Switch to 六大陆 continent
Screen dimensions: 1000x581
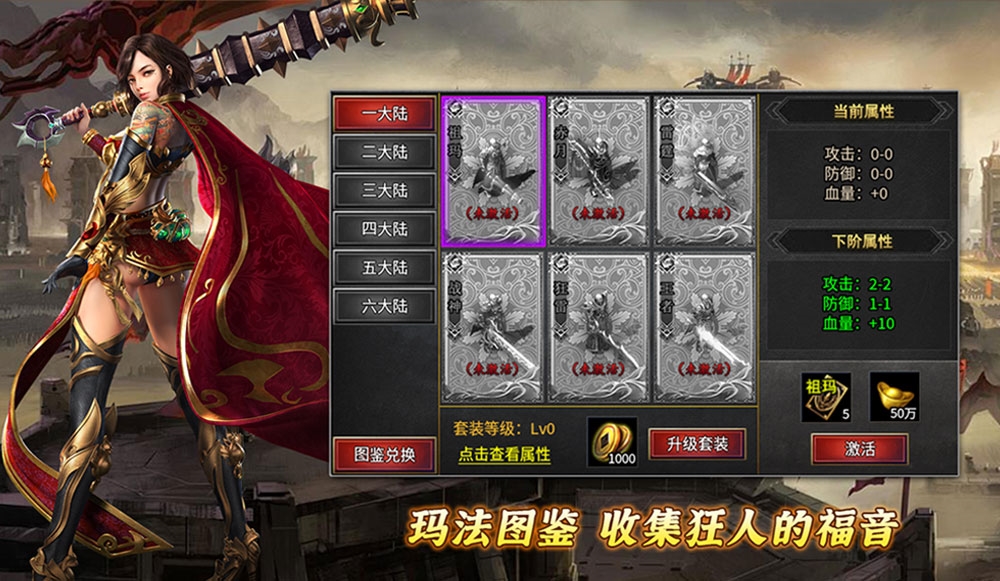pyautogui.click(x=385, y=306)
